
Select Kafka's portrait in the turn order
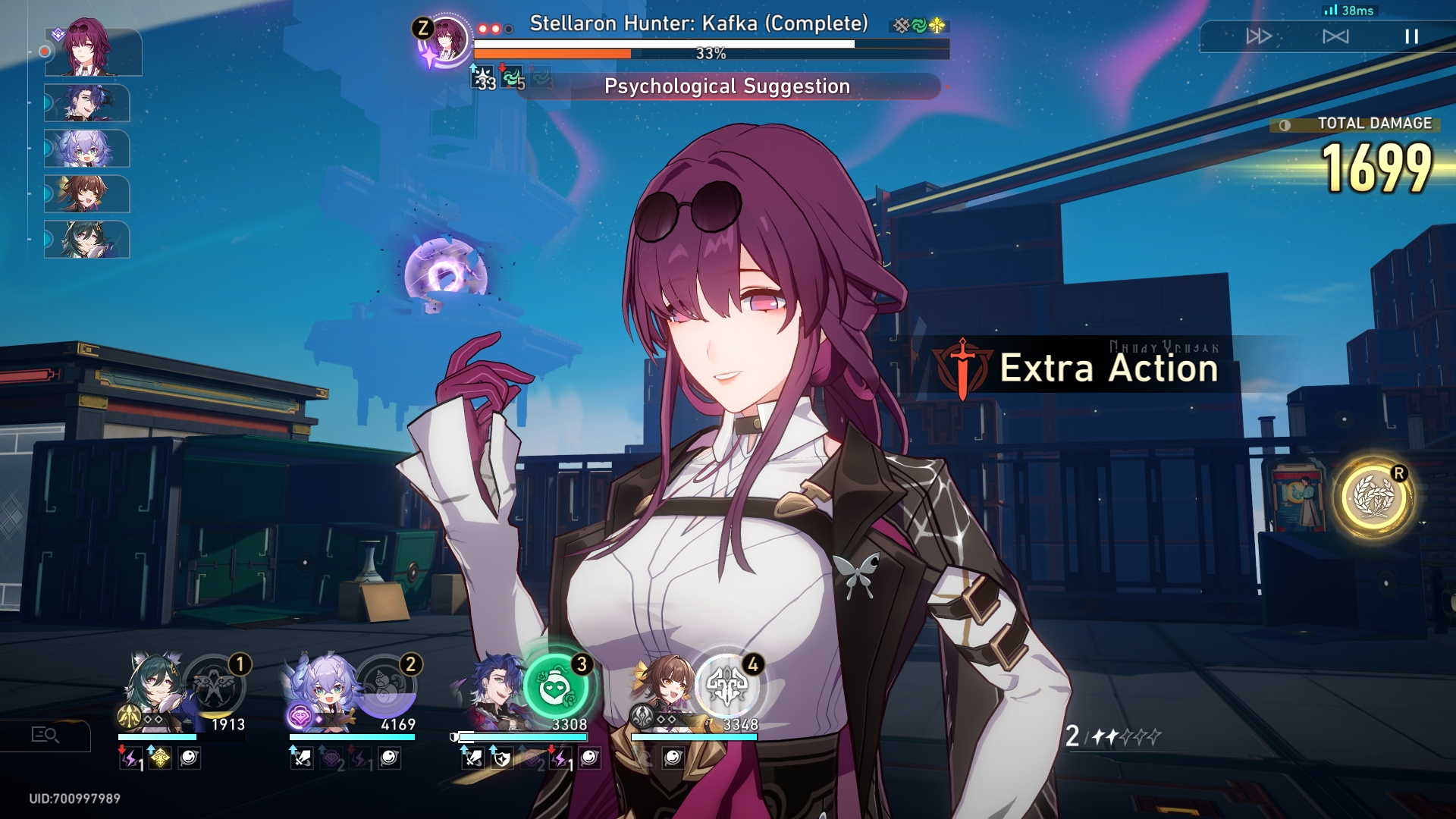pos(93,52)
